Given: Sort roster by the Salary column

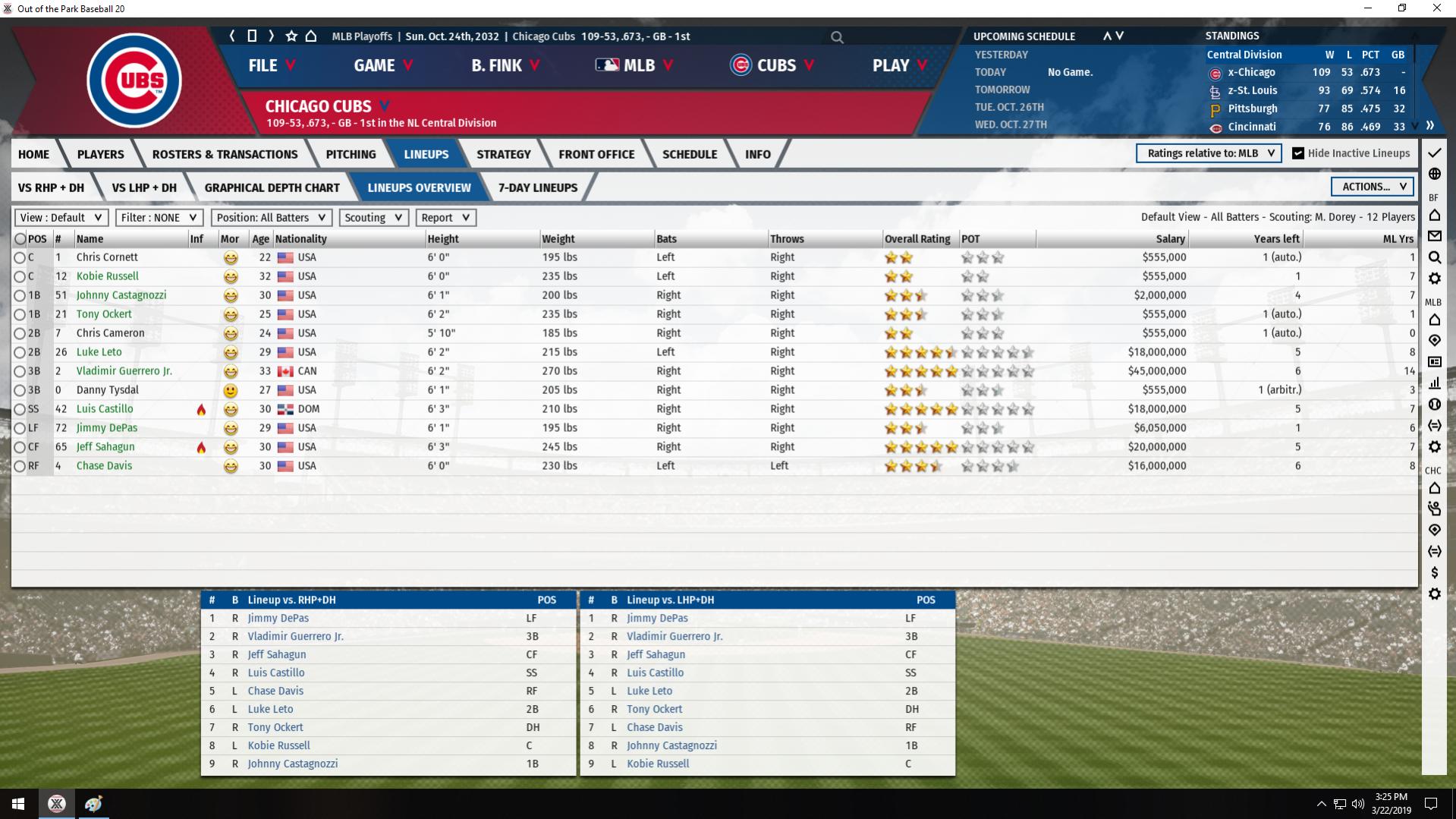Looking at the screenshot, I should (x=1169, y=239).
